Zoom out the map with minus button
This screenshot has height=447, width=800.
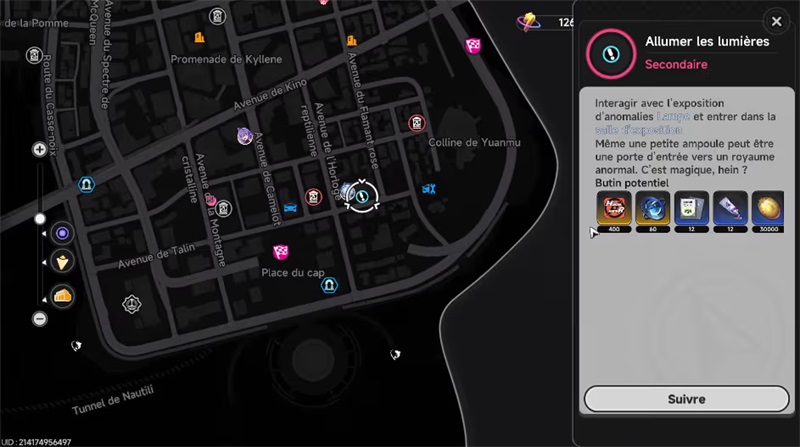39,318
